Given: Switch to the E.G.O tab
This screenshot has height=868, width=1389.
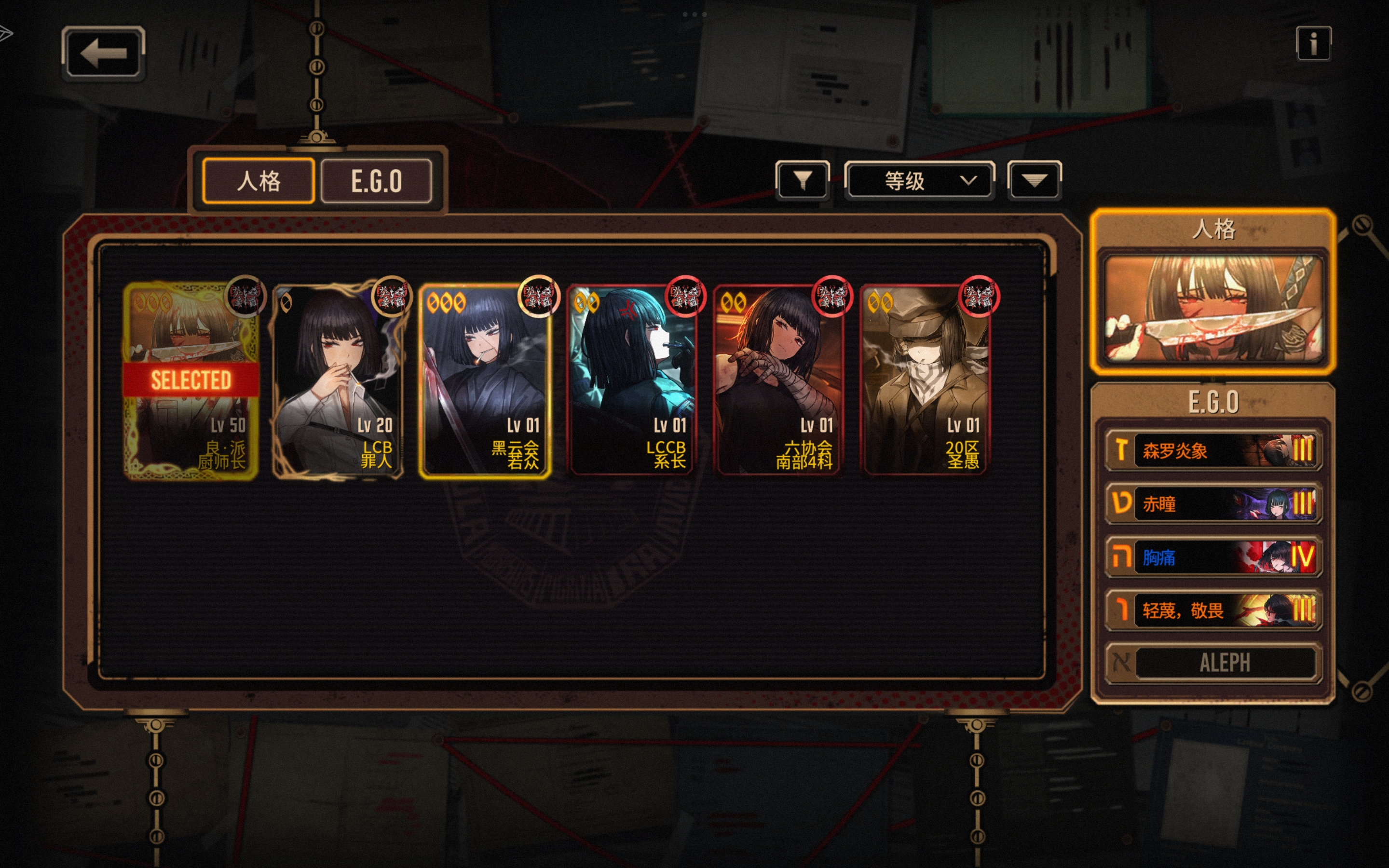Looking at the screenshot, I should coord(377,181).
